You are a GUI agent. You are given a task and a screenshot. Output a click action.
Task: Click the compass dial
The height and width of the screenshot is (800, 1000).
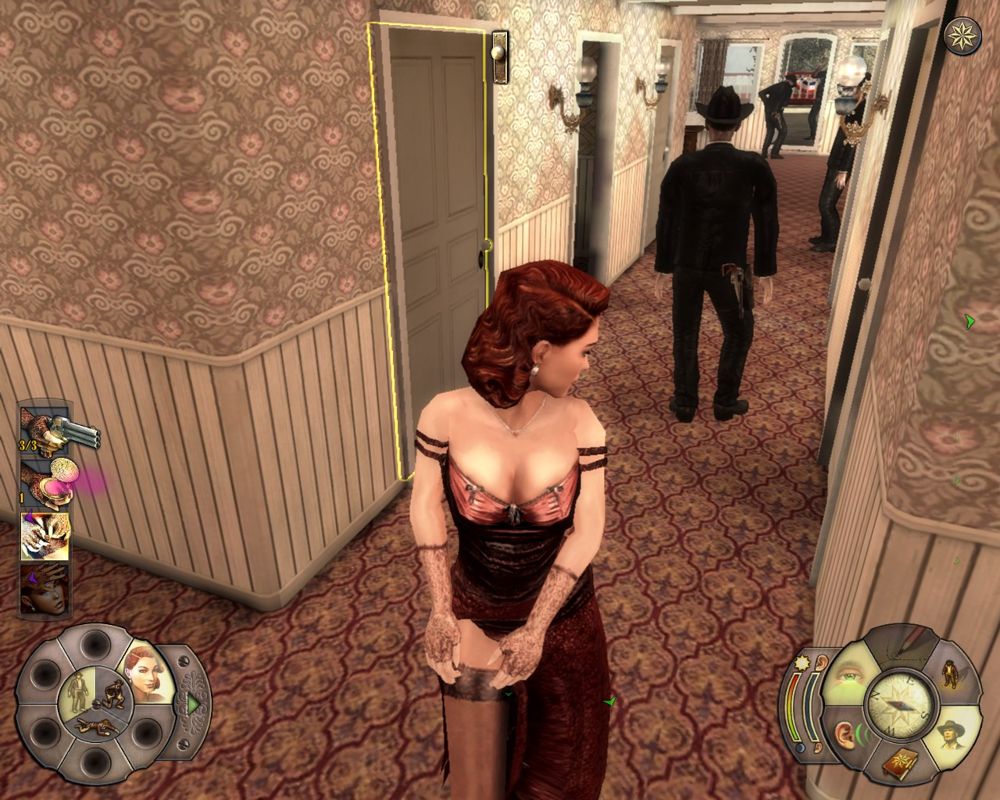897,705
